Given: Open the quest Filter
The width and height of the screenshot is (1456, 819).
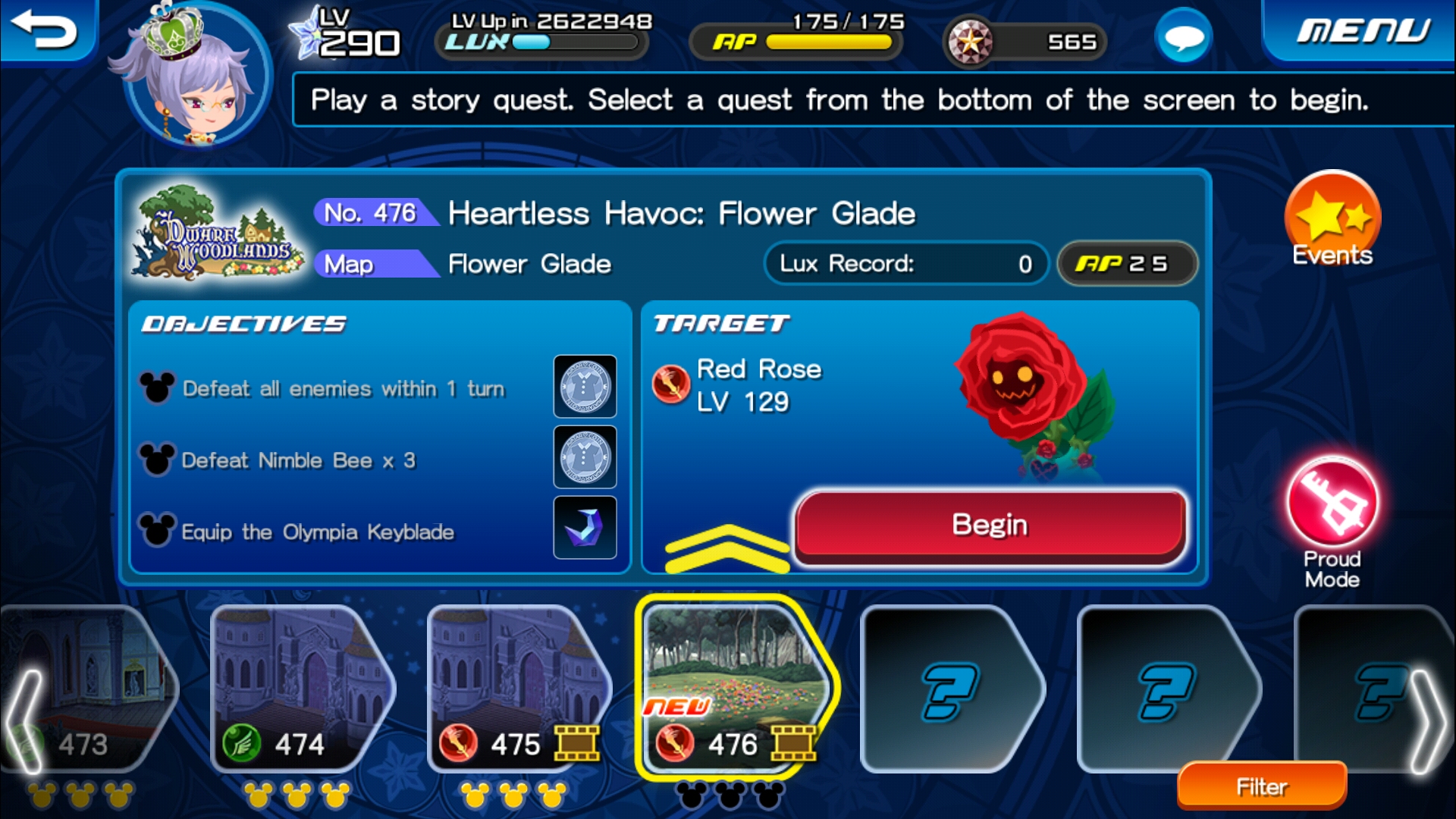Looking at the screenshot, I should click(1262, 786).
